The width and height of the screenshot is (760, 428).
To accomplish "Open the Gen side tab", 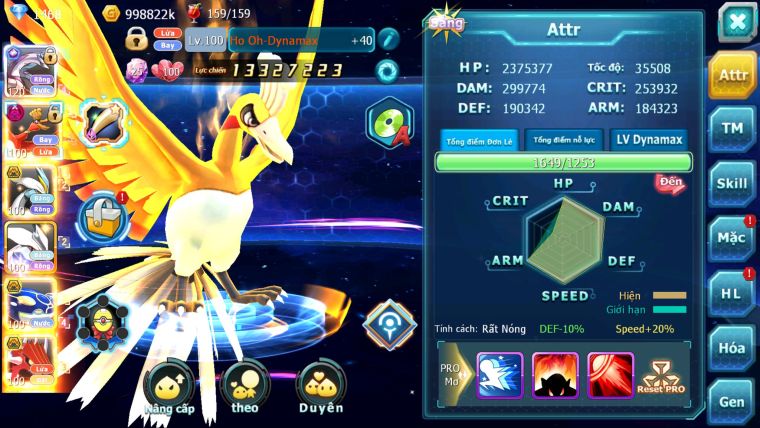I will point(732,402).
